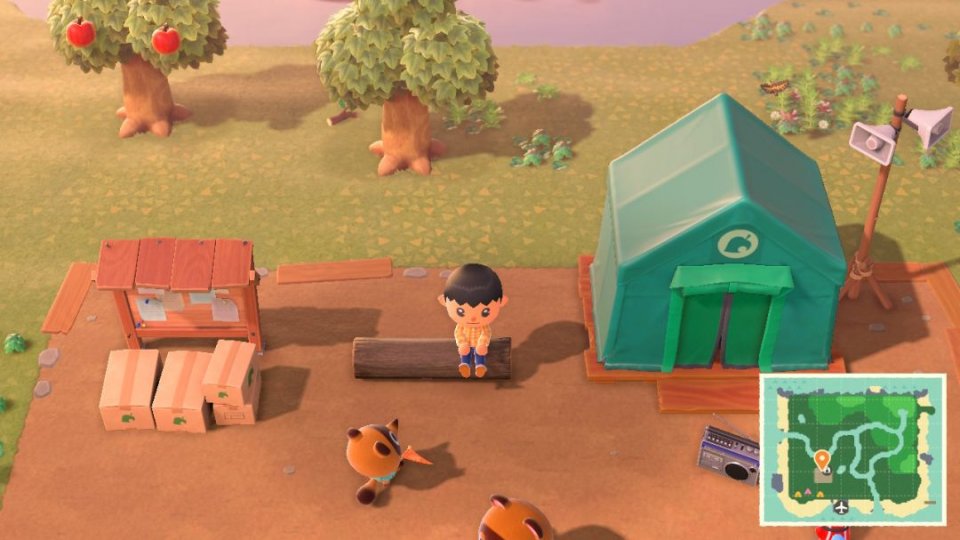Click the pink tent marker on the minimap
Viewport: 960px width, 540px height.
(809, 493)
